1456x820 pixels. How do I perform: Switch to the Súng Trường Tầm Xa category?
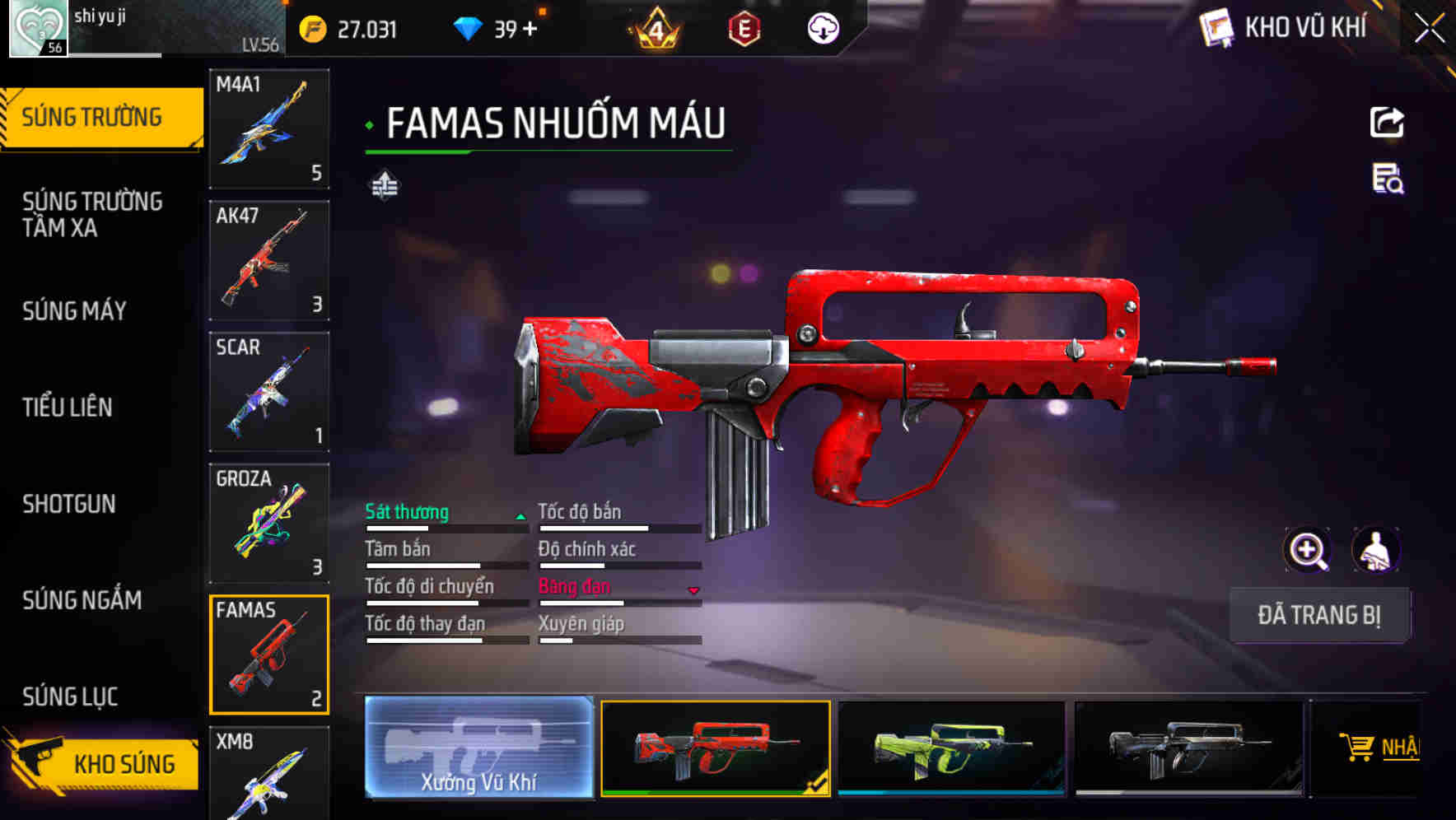(92, 214)
